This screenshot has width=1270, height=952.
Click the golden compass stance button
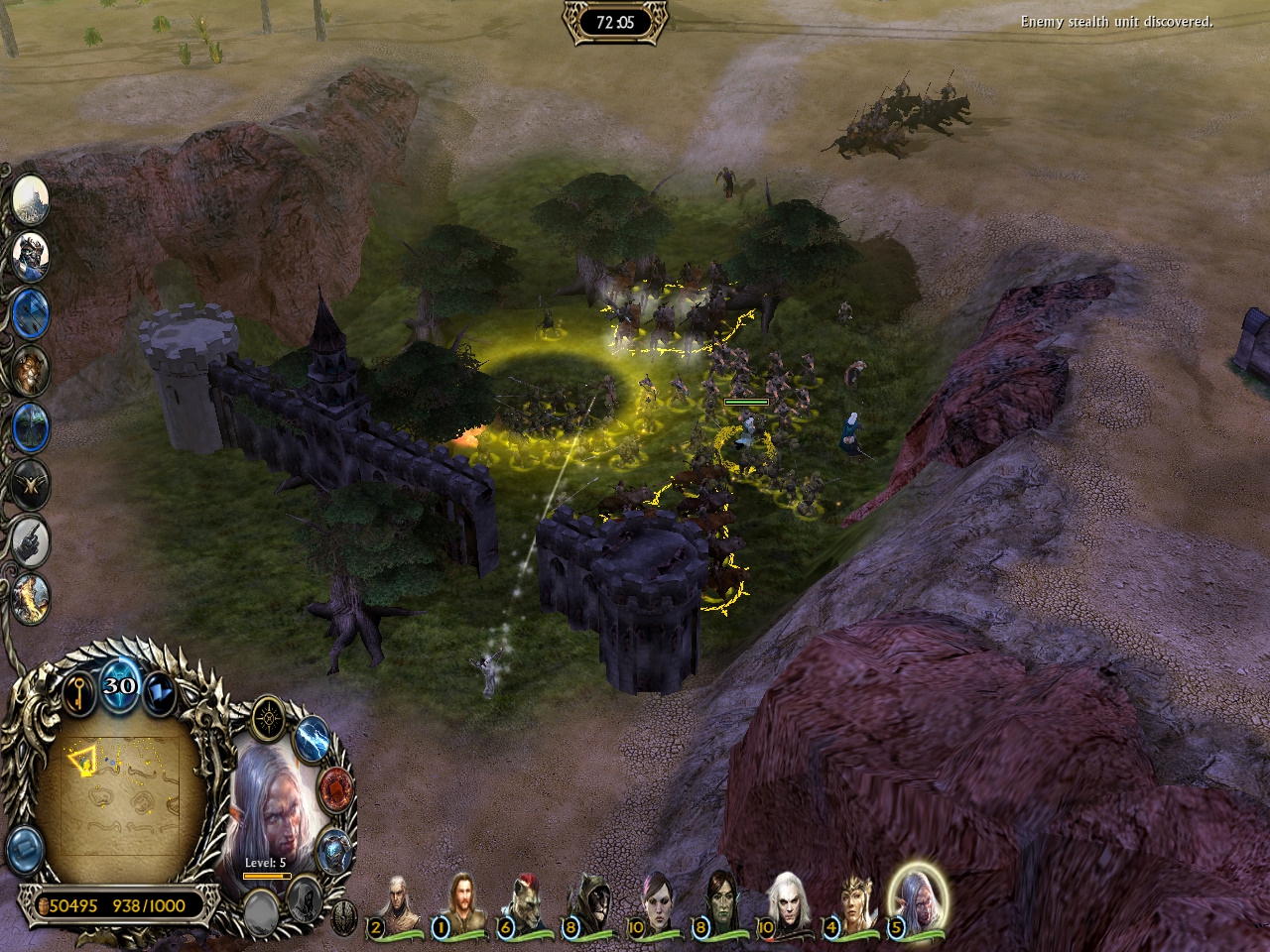pyautogui.click(x=269, y=717)
